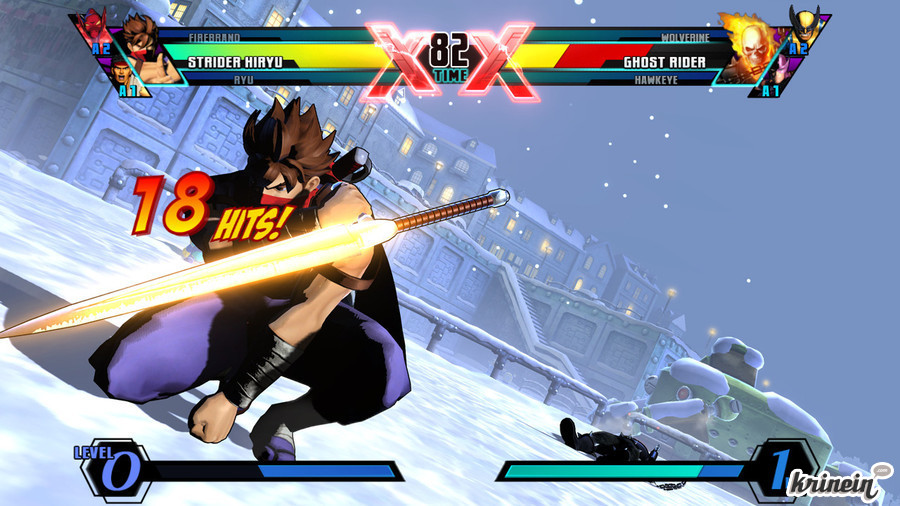Viewport: 900px width, 506px height.
Task: Click Ghost Rider's flaming skull portrait
Action: (x=748, y=52)
